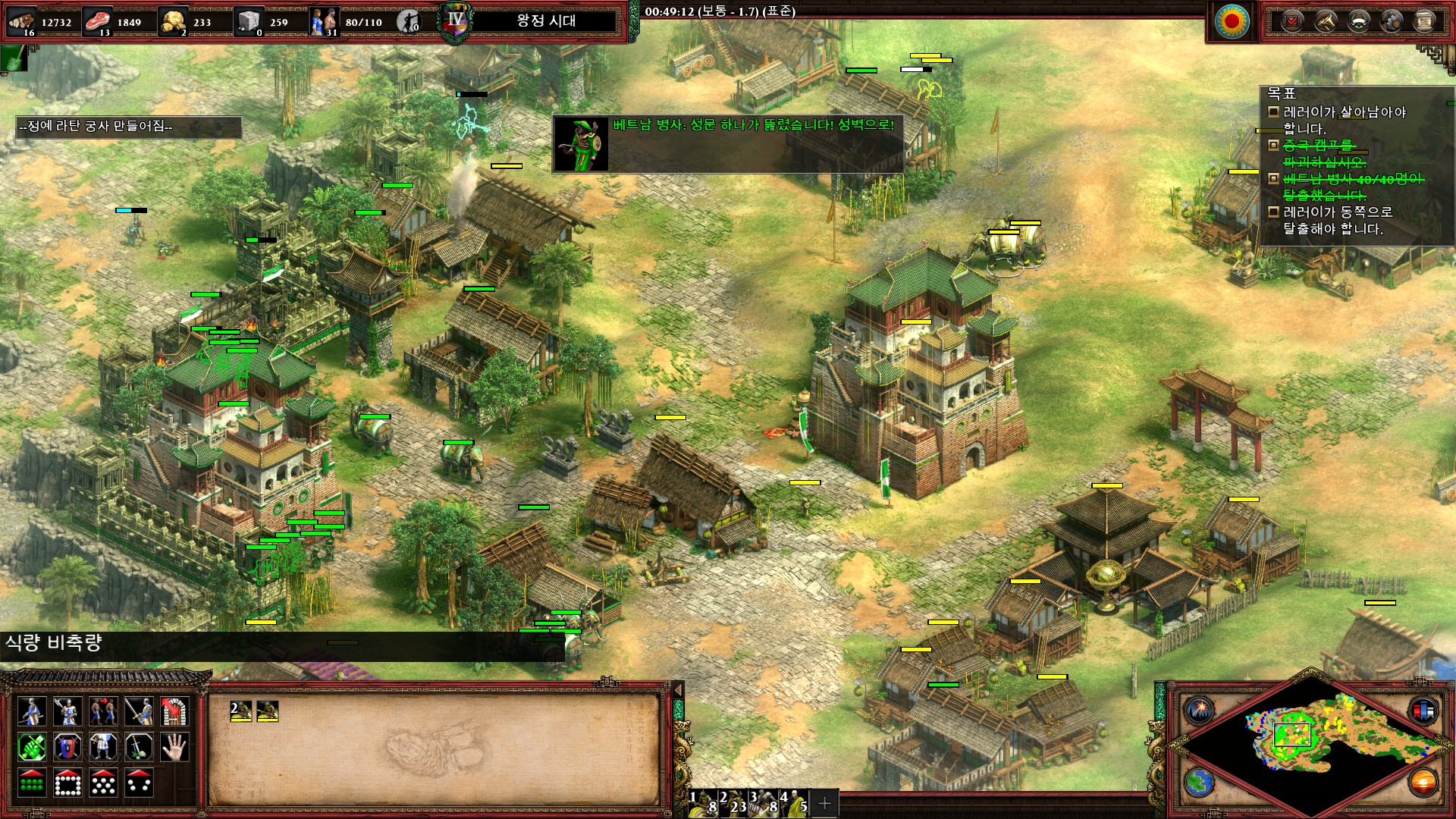
Task: Activate the aggressive stance green fist icon
Action: click(x=31, y=748)
